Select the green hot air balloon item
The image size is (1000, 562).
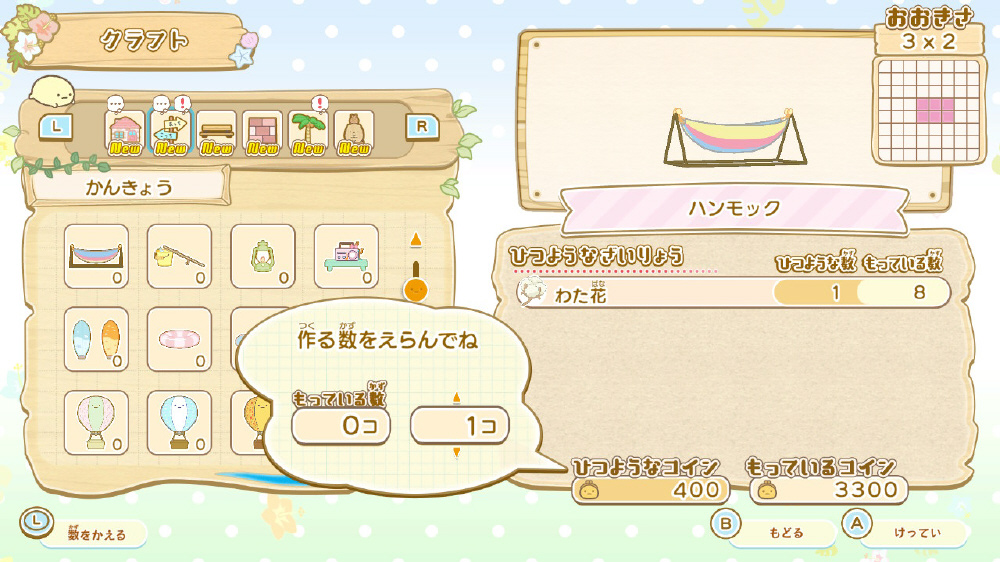coord(96,422)
